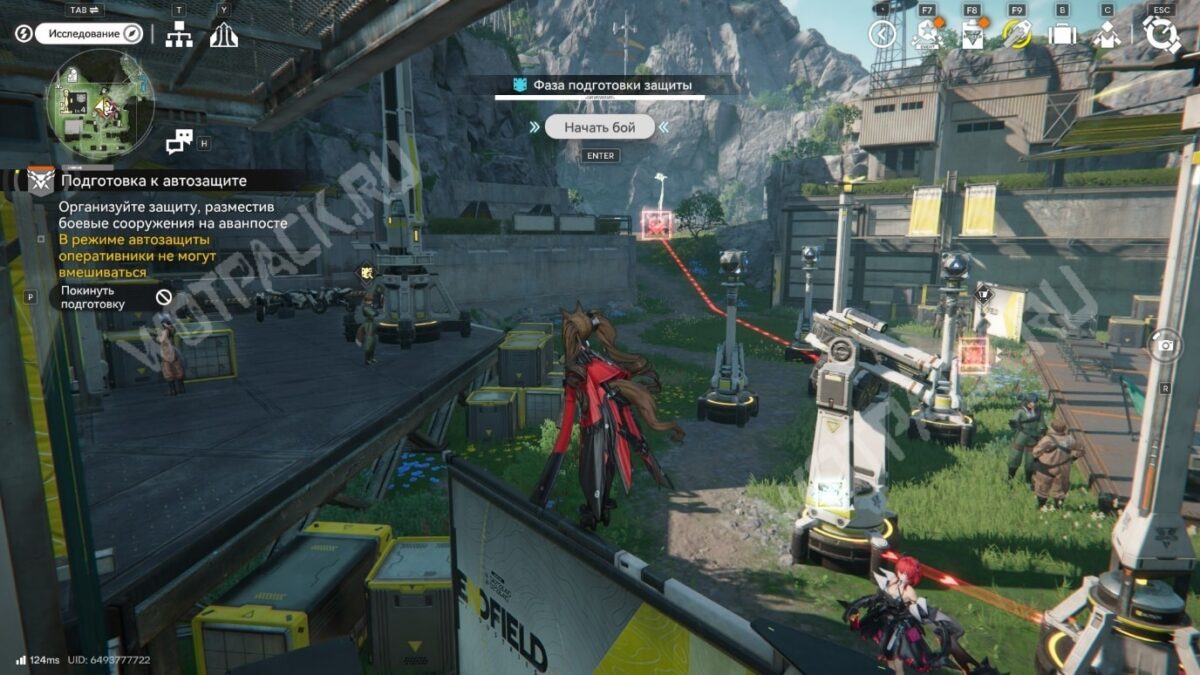
Task: Open the yellow ringed ticket icon
Action: click(1016, 34)
